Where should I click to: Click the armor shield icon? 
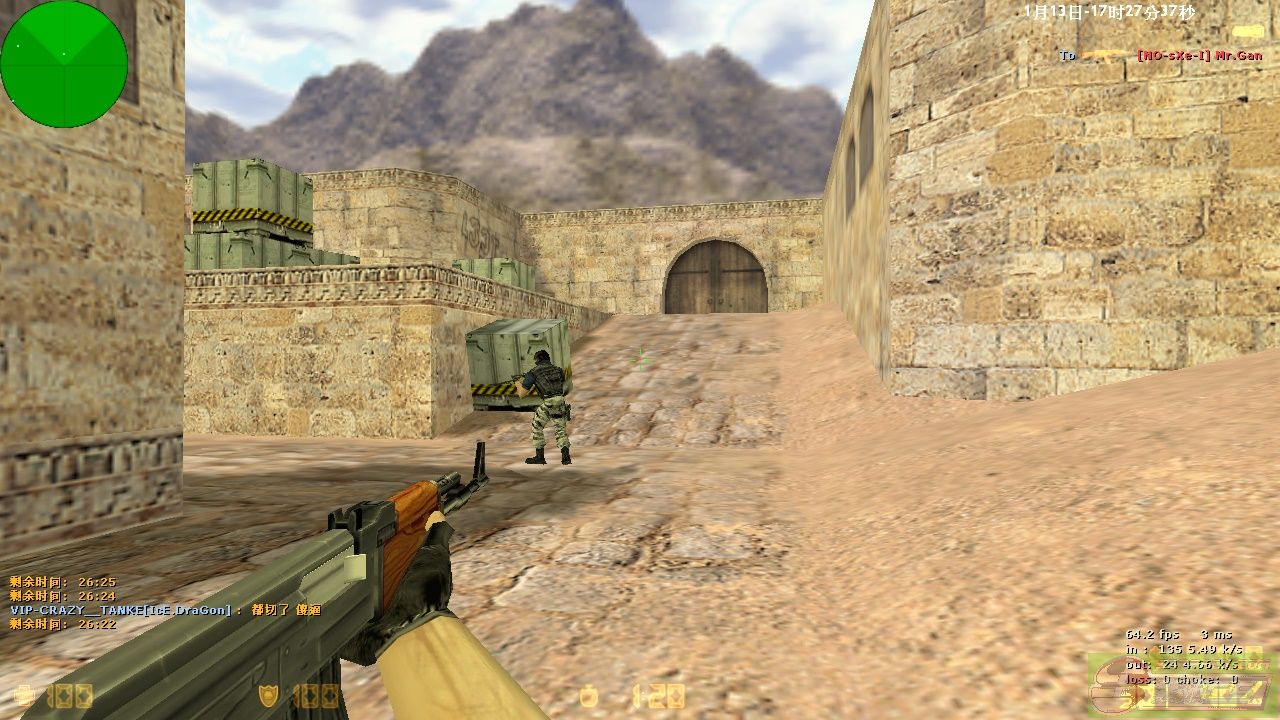(x=268, y=695)
